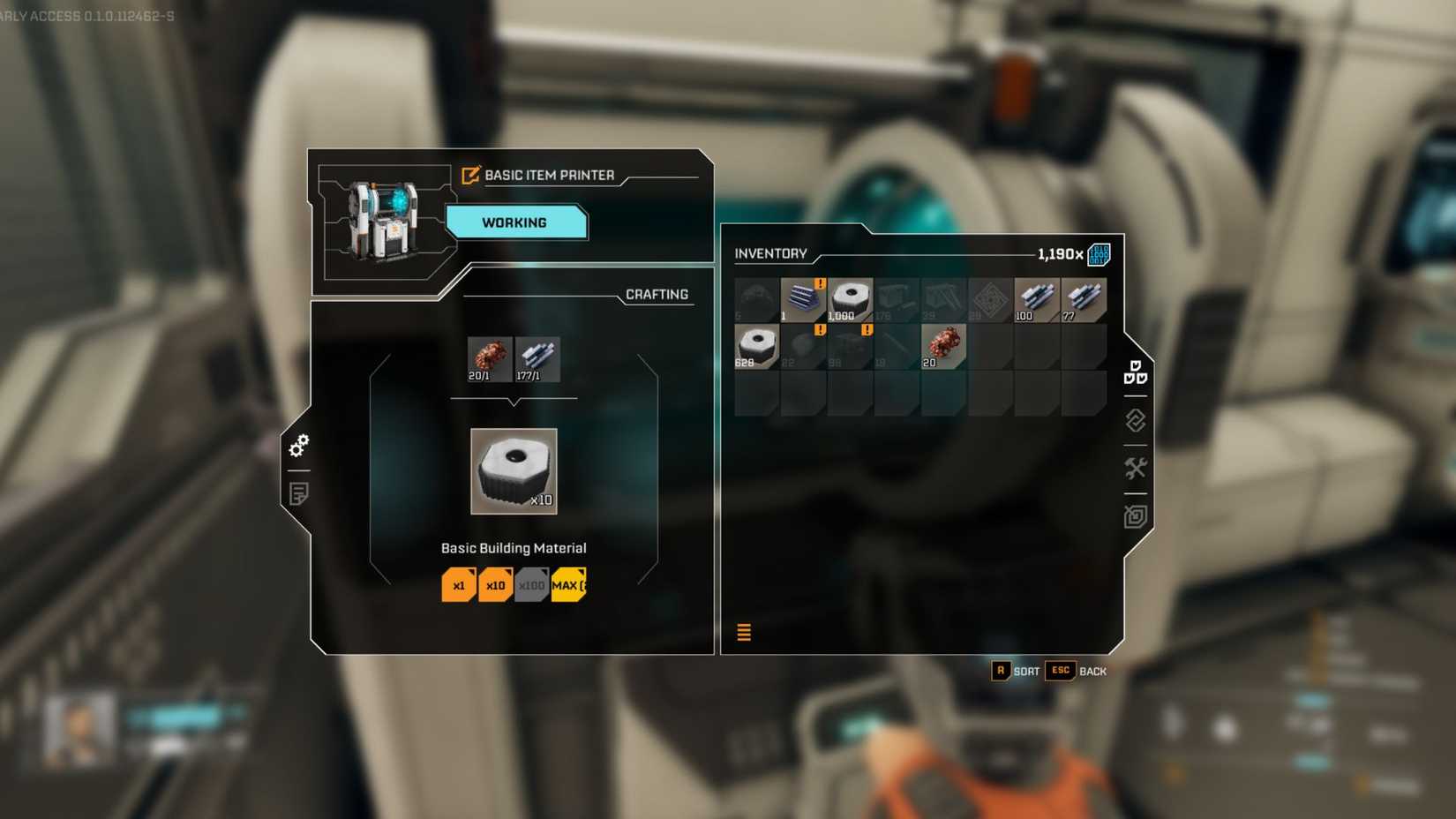
Task: Click the storage capacity icon next to 1,190x
Action: tap(1100, 253)
